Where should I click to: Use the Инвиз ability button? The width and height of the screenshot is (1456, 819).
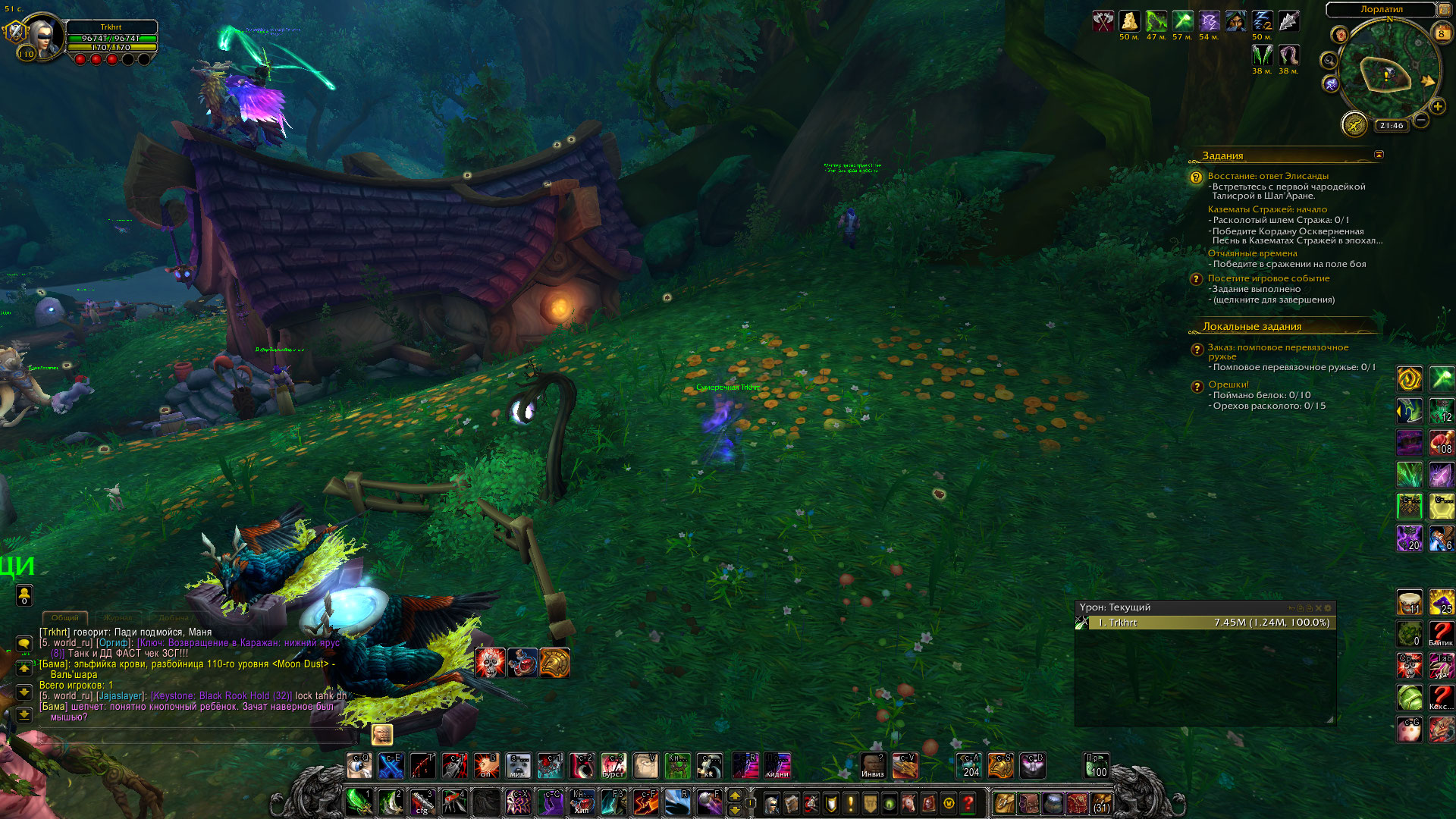(x=873, y=766)
